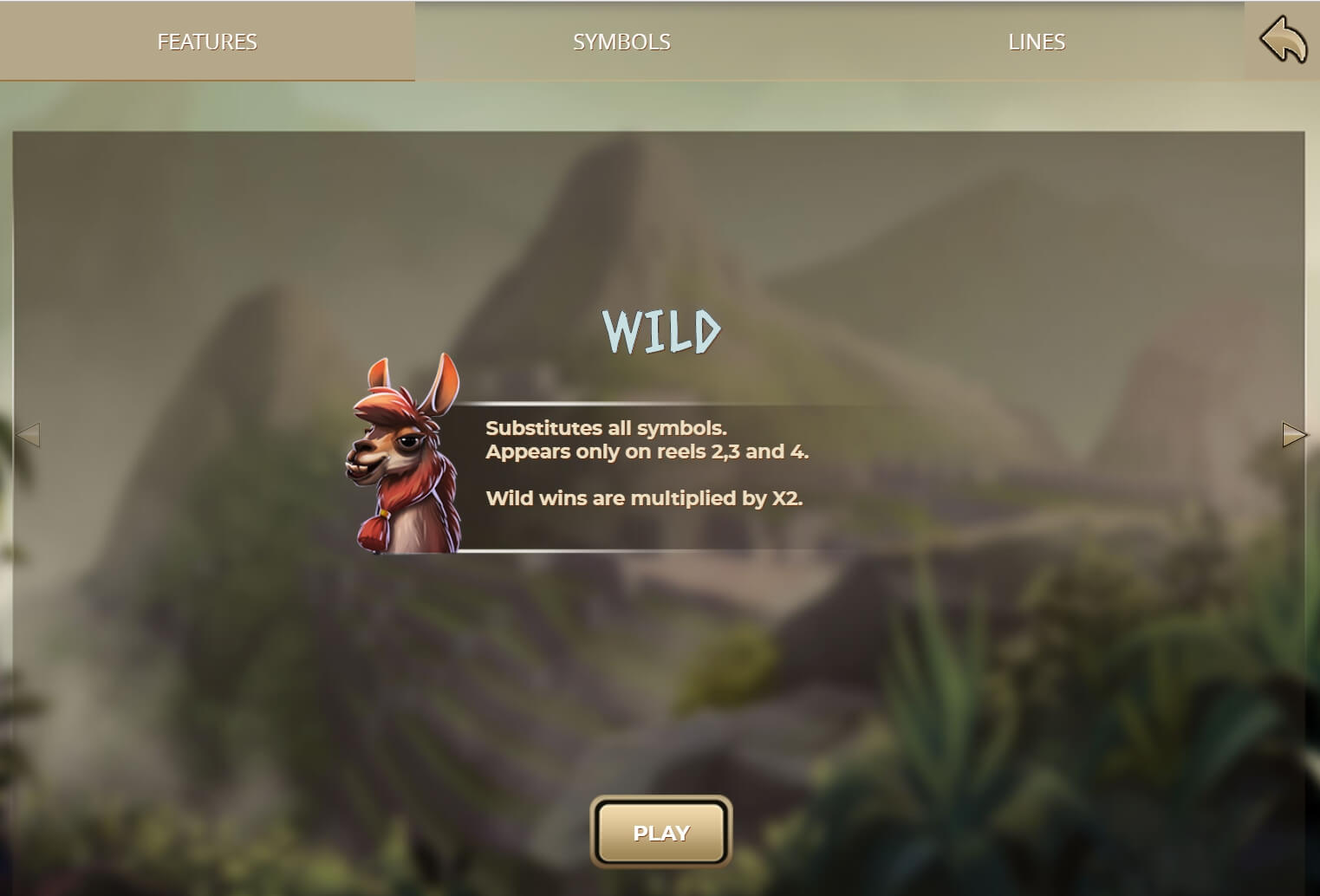This screenshot has height=896, width=1320.
Task: Open the Symbols tab
Action: click(621, 42)
